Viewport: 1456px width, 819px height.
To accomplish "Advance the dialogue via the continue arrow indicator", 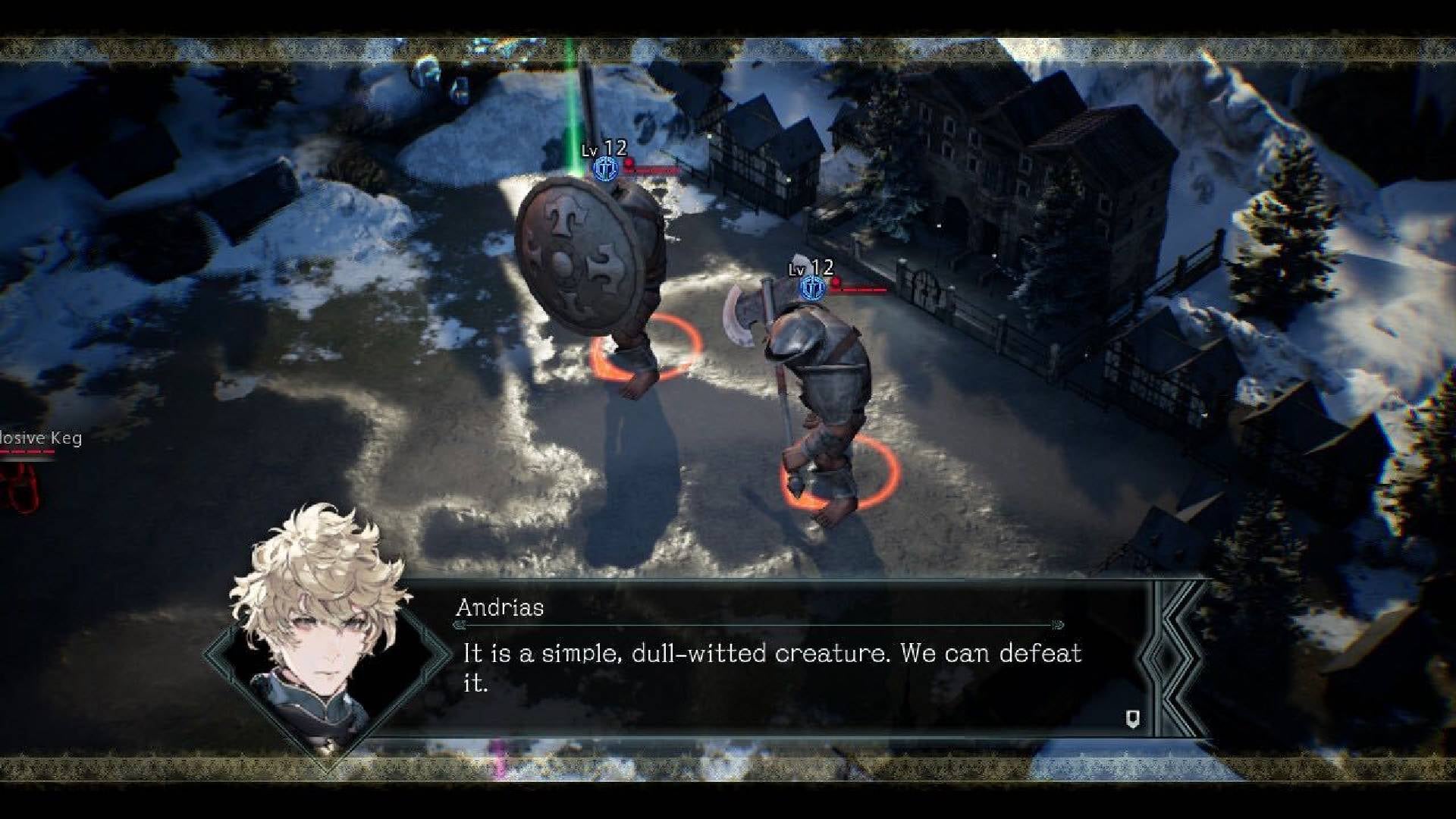I will (1132, 719).
